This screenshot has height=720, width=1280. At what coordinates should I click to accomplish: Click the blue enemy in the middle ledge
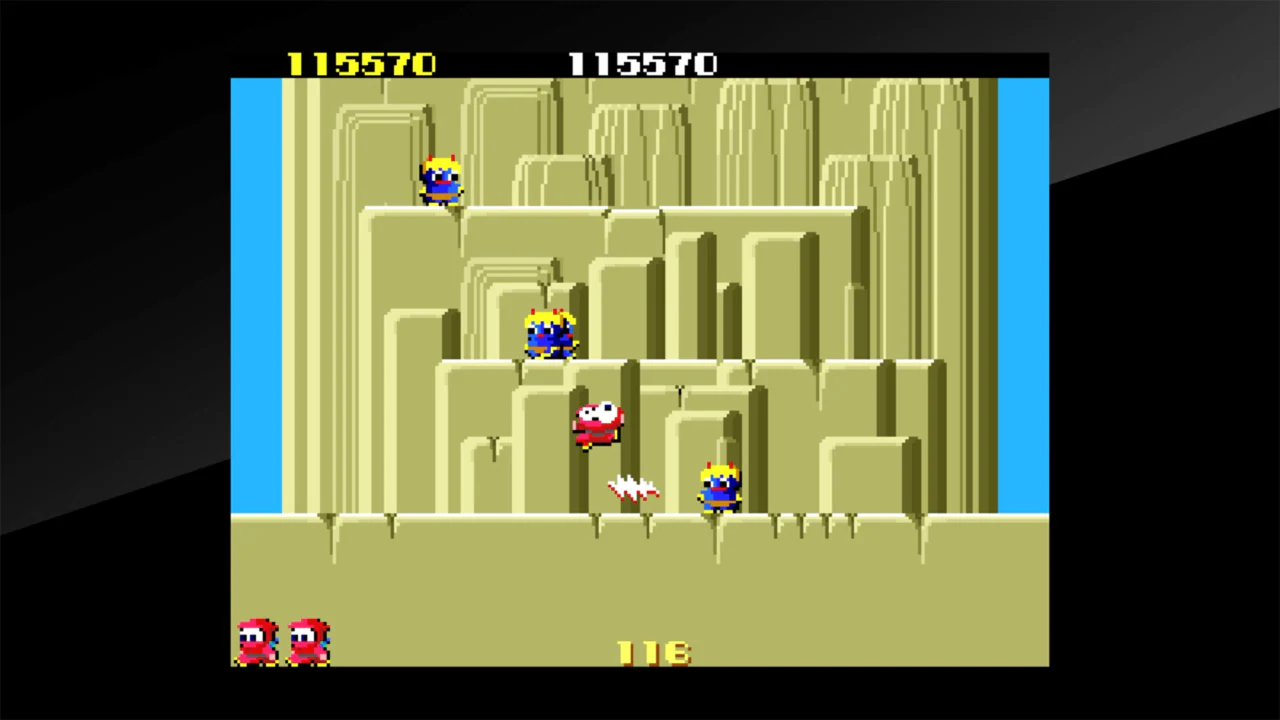548,335
